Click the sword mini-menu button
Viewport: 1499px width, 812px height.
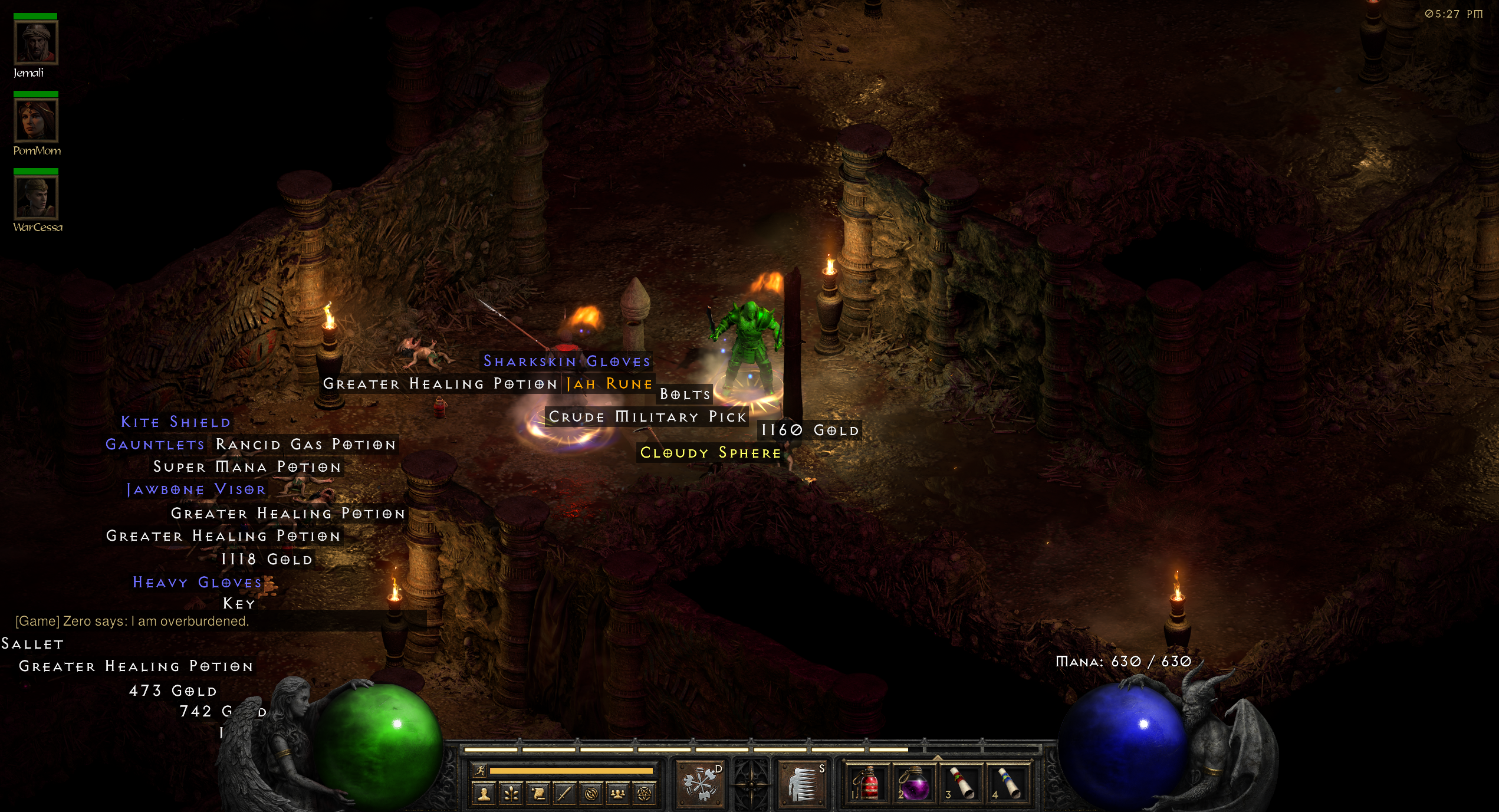point(564,794)
